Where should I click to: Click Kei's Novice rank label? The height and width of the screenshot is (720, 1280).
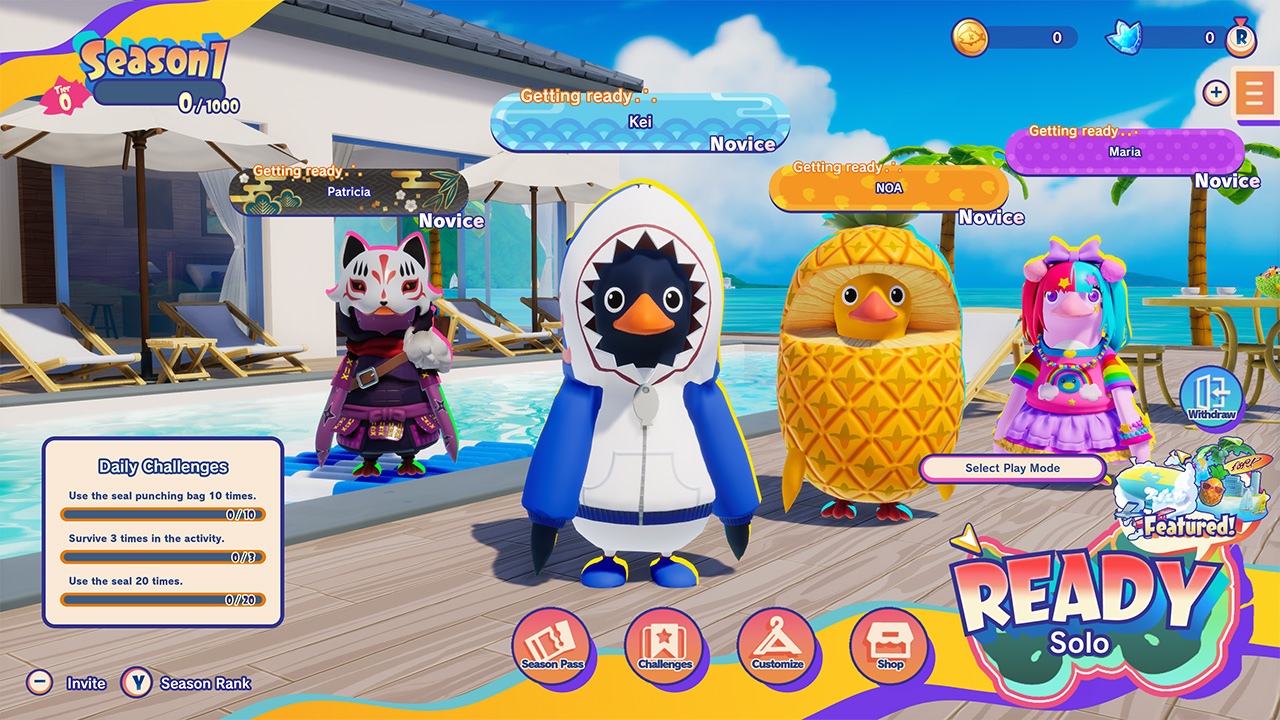tap(744, 145)
